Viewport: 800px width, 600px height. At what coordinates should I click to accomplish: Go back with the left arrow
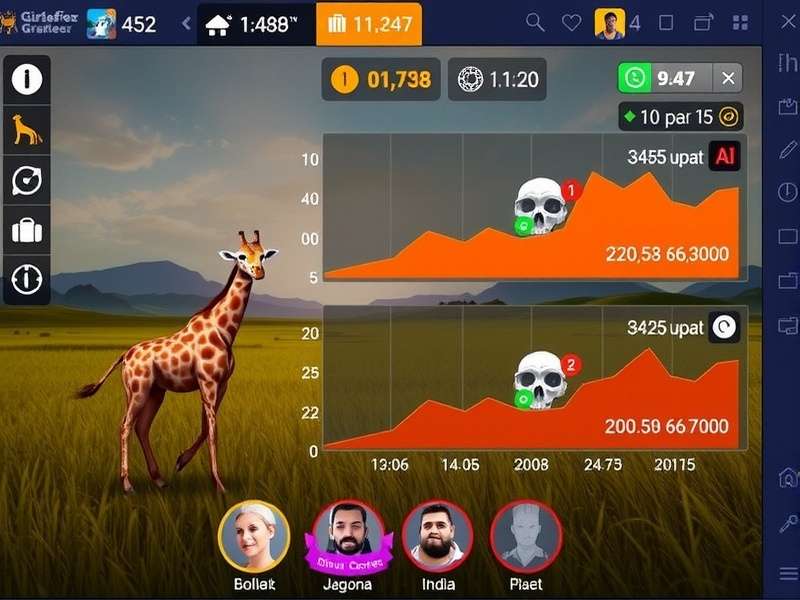[x=186, y=24]
